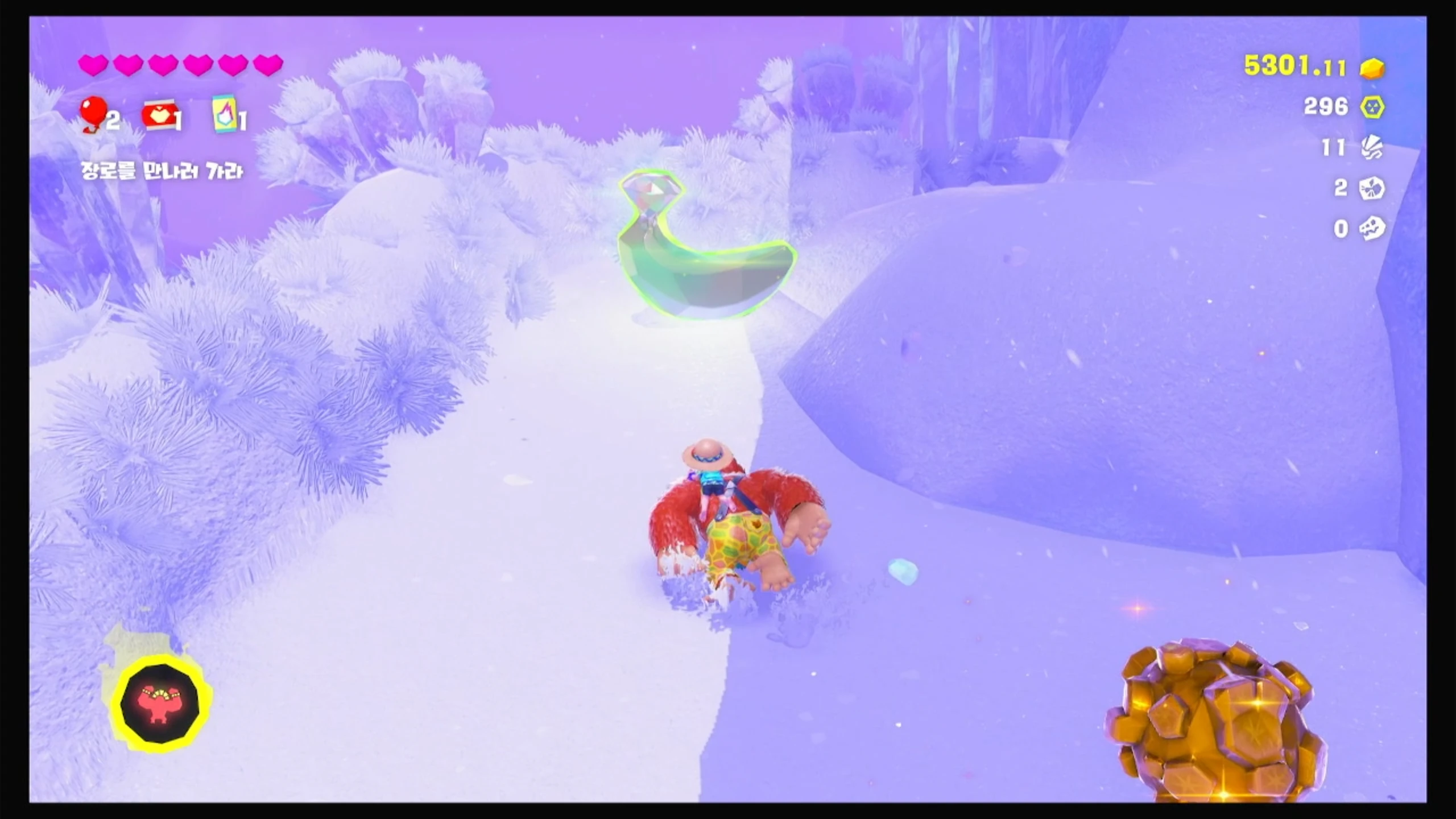Select the skull fossil icon

pyautogui.click(x=1372, y=229)
